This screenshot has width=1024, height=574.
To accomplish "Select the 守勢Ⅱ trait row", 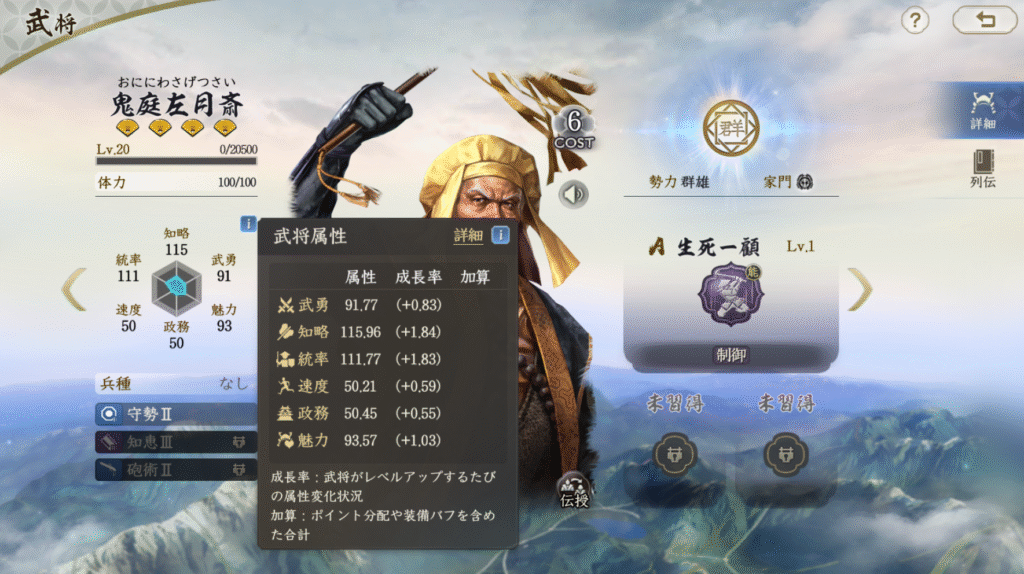I will 176,413.
